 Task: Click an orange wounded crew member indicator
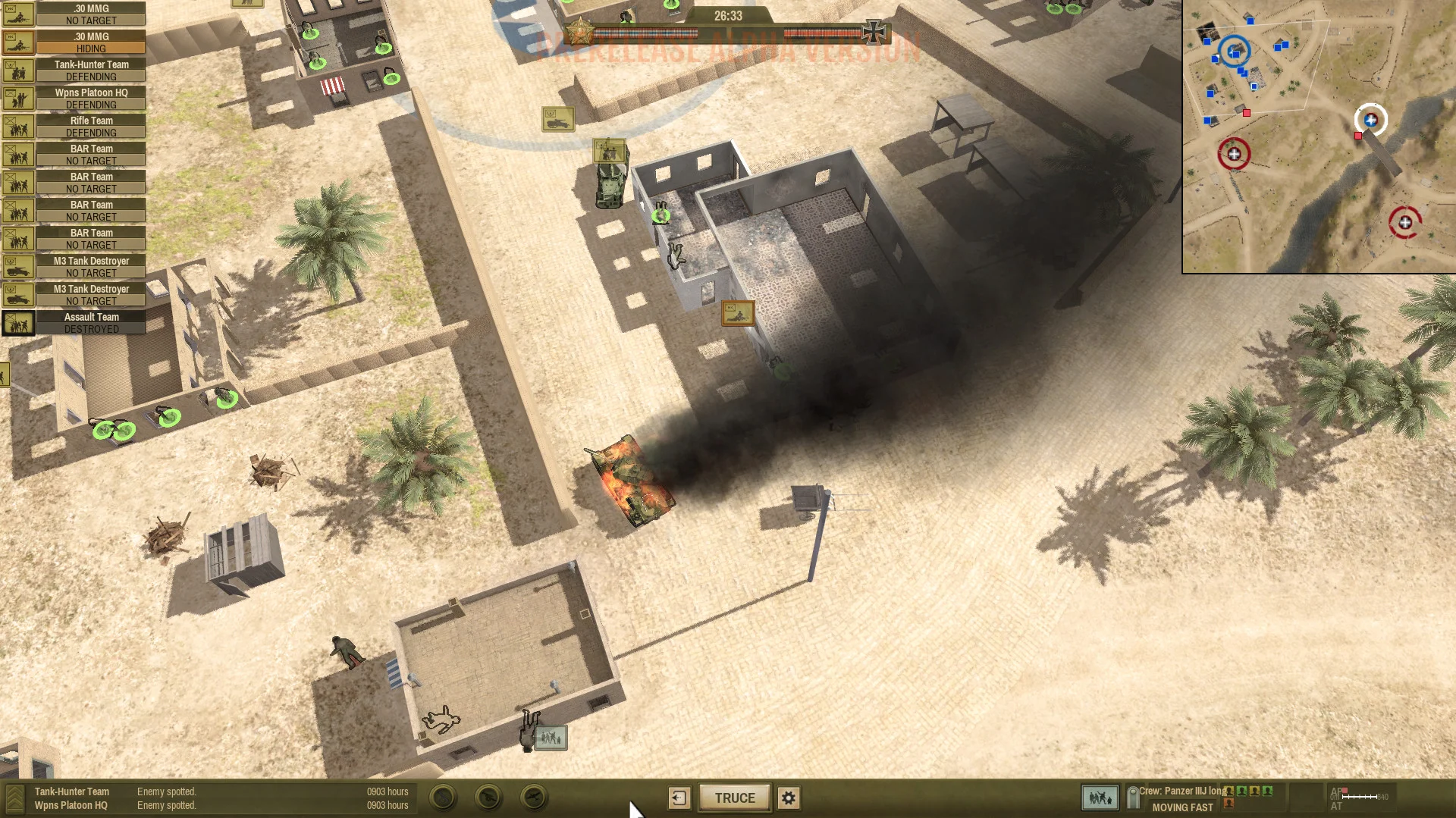pos(1229,803)
